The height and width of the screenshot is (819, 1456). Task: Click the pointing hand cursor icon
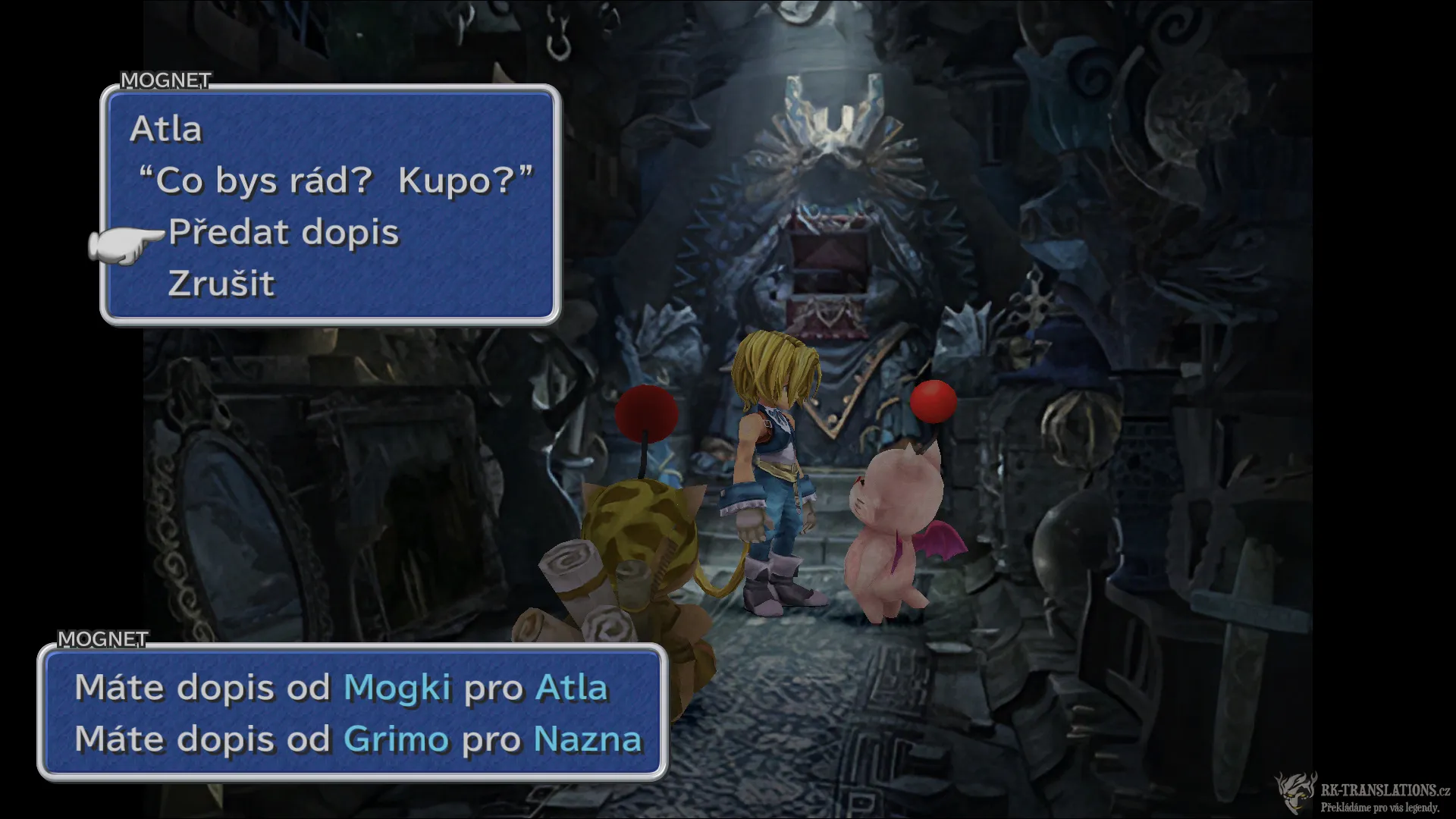tap(121, 243)
